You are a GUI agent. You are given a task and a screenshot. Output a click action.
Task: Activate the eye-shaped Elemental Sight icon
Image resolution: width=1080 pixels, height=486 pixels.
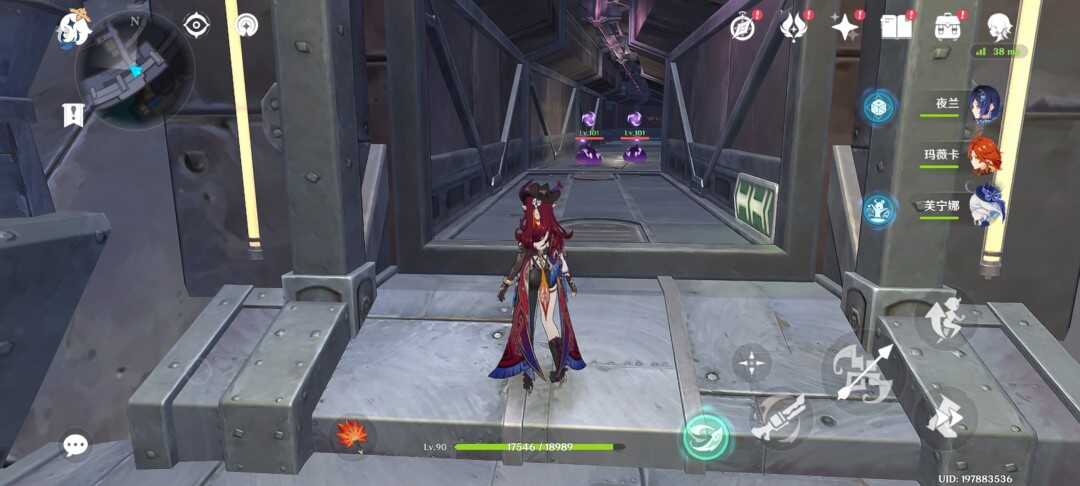(x=197, y=25)
